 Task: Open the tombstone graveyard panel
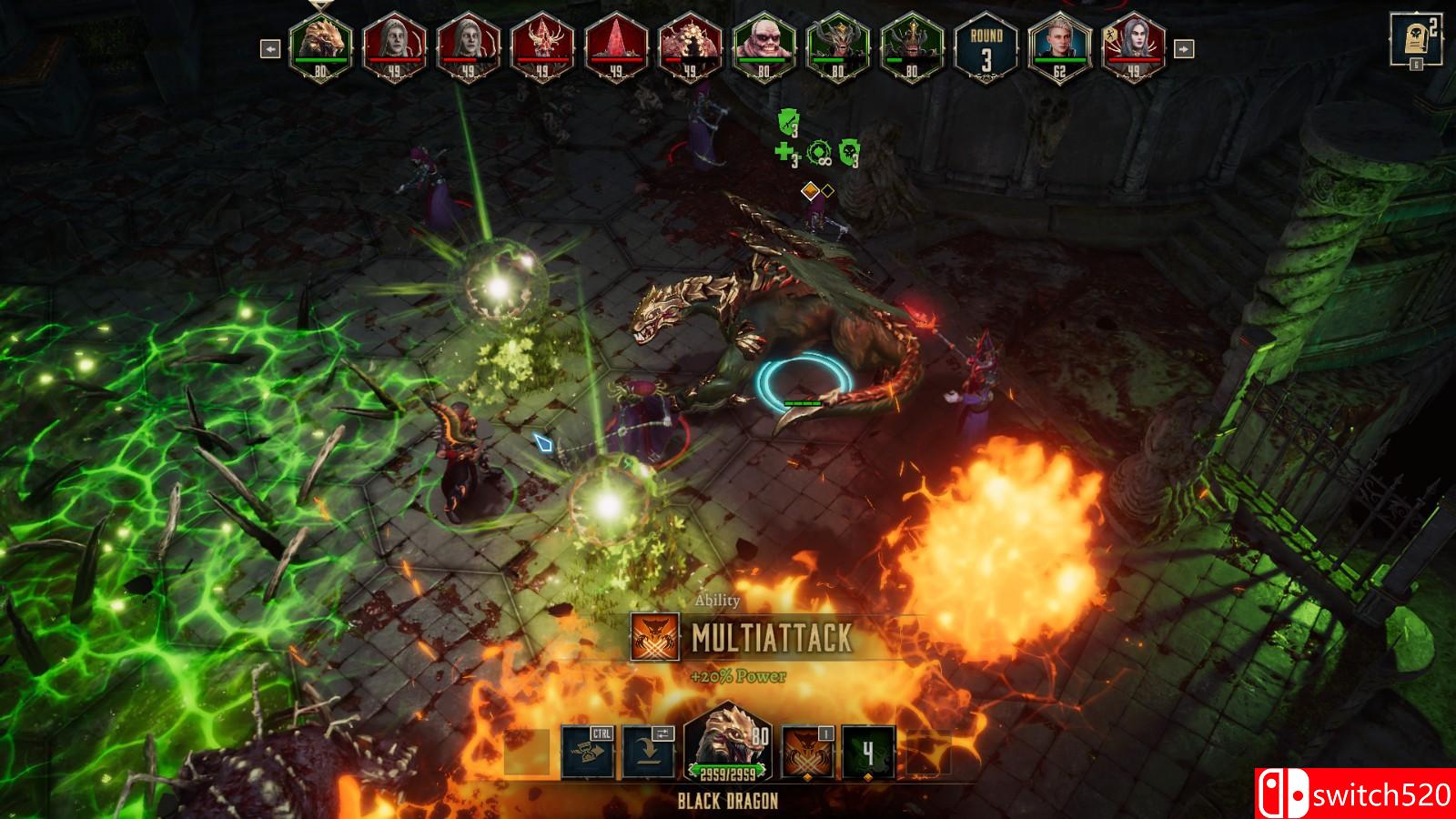[1415, 39]
